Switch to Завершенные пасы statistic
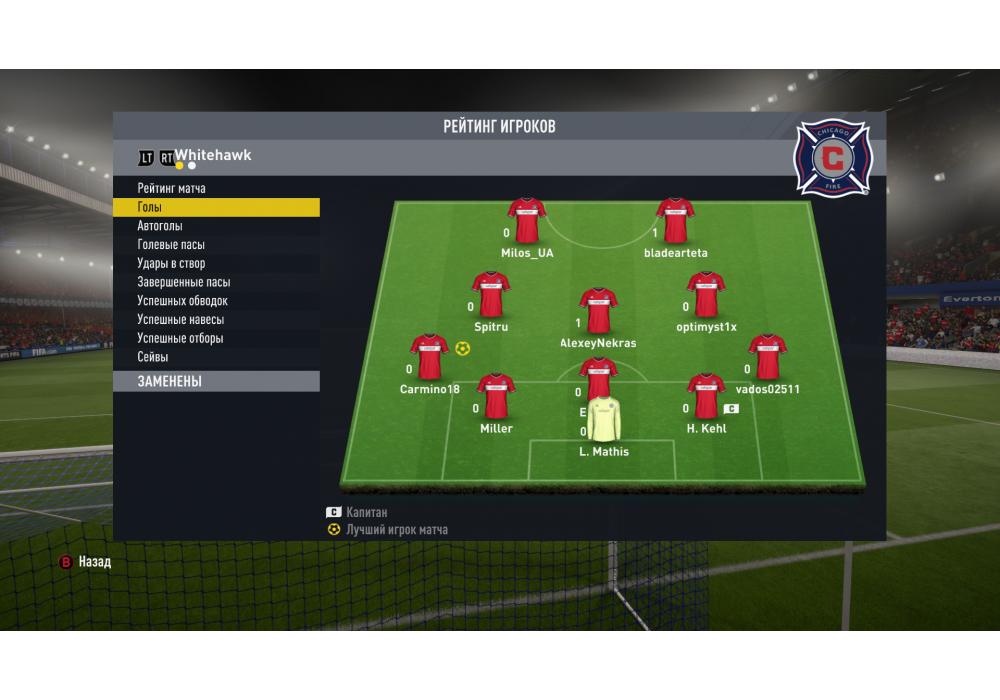The height and width of the screenshot is (700, 1000). tap(183, 282)
